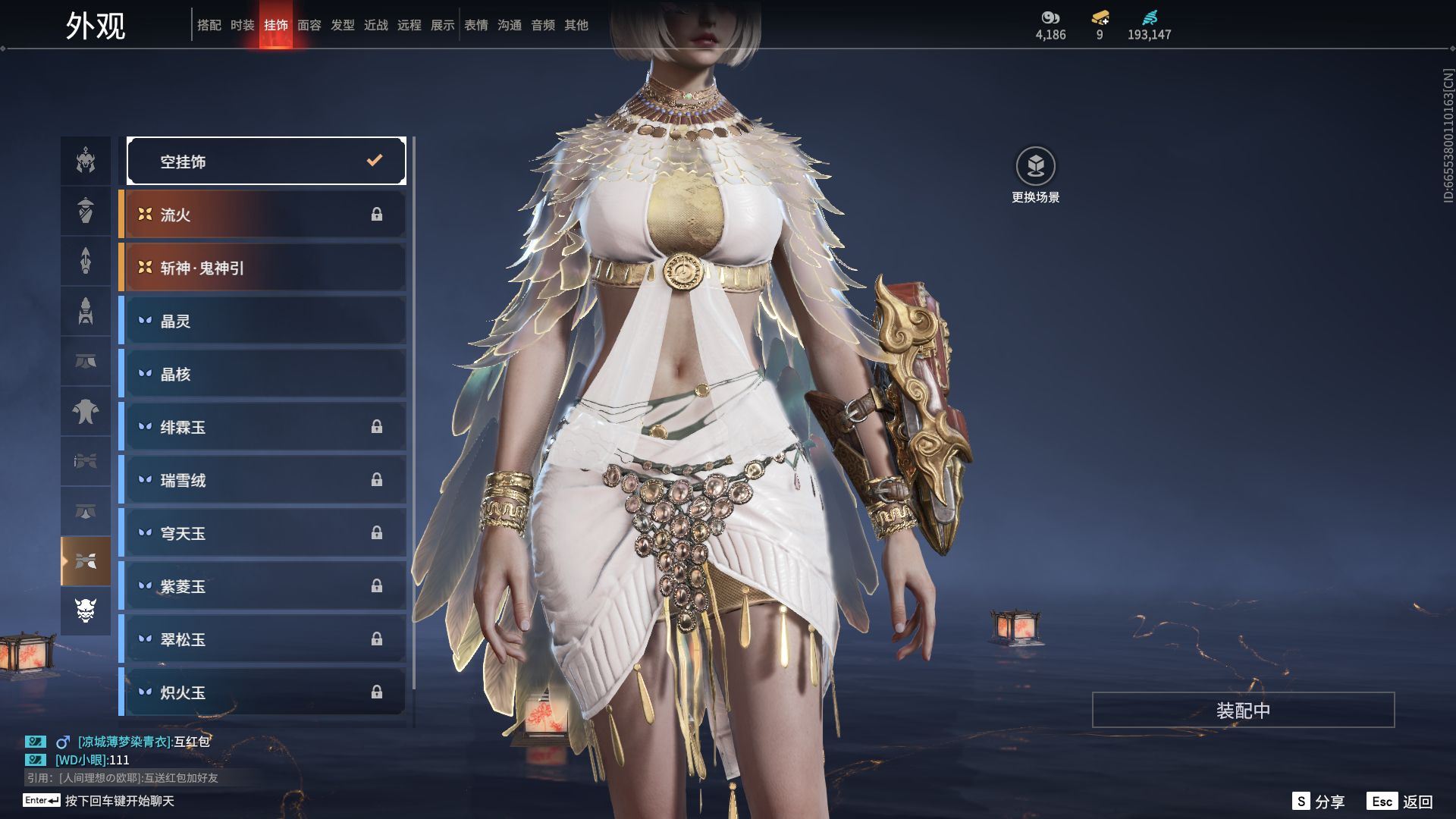Image resolution: width=1456 pixels, height=819 pixels.
Task: Click the 装配中 equip button
Action: pyautogui.click(x=1243, y=710)
